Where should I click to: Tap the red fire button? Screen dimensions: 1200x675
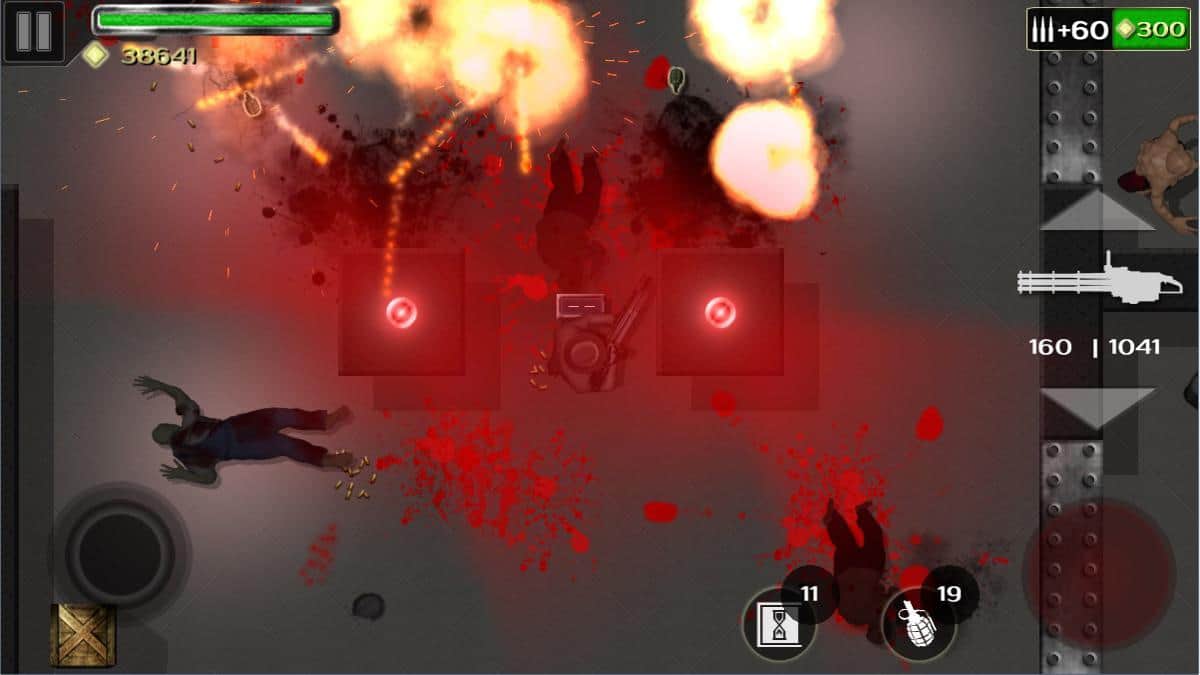1100,573
